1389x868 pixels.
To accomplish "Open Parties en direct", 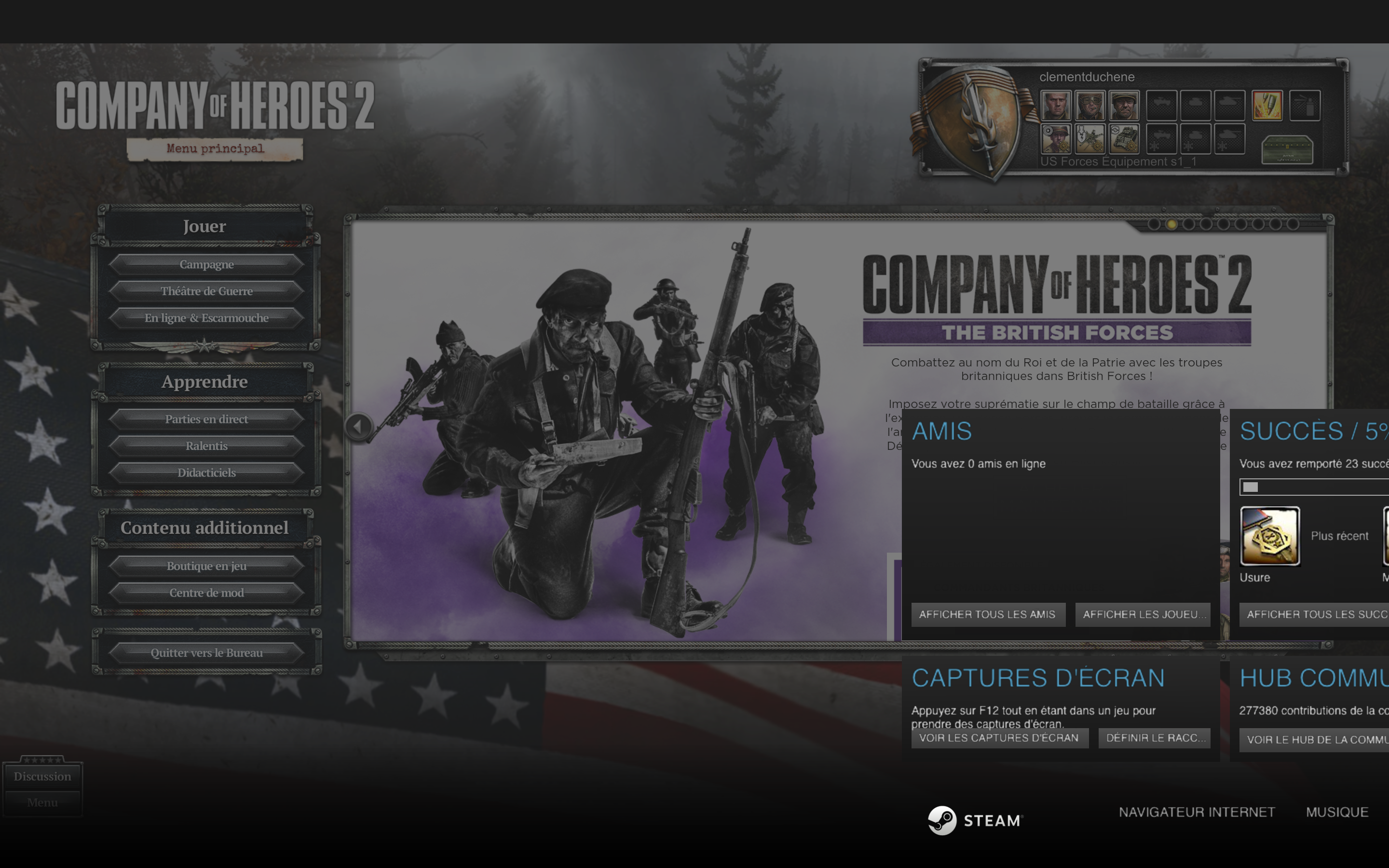I will pyautogui.click(x=206, y=419).
